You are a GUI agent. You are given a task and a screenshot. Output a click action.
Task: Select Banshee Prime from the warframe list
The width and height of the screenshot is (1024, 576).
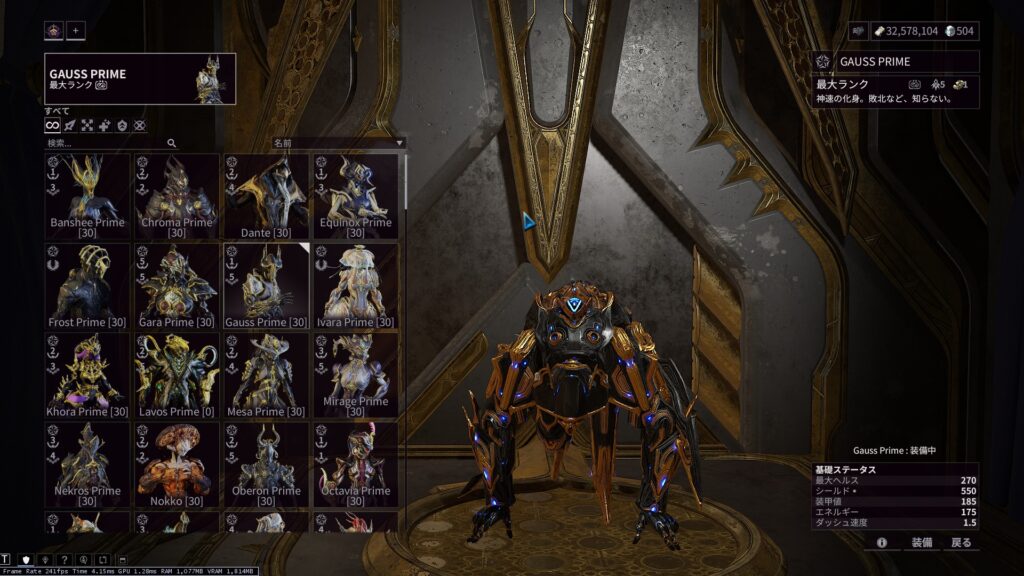pos(87,196)
